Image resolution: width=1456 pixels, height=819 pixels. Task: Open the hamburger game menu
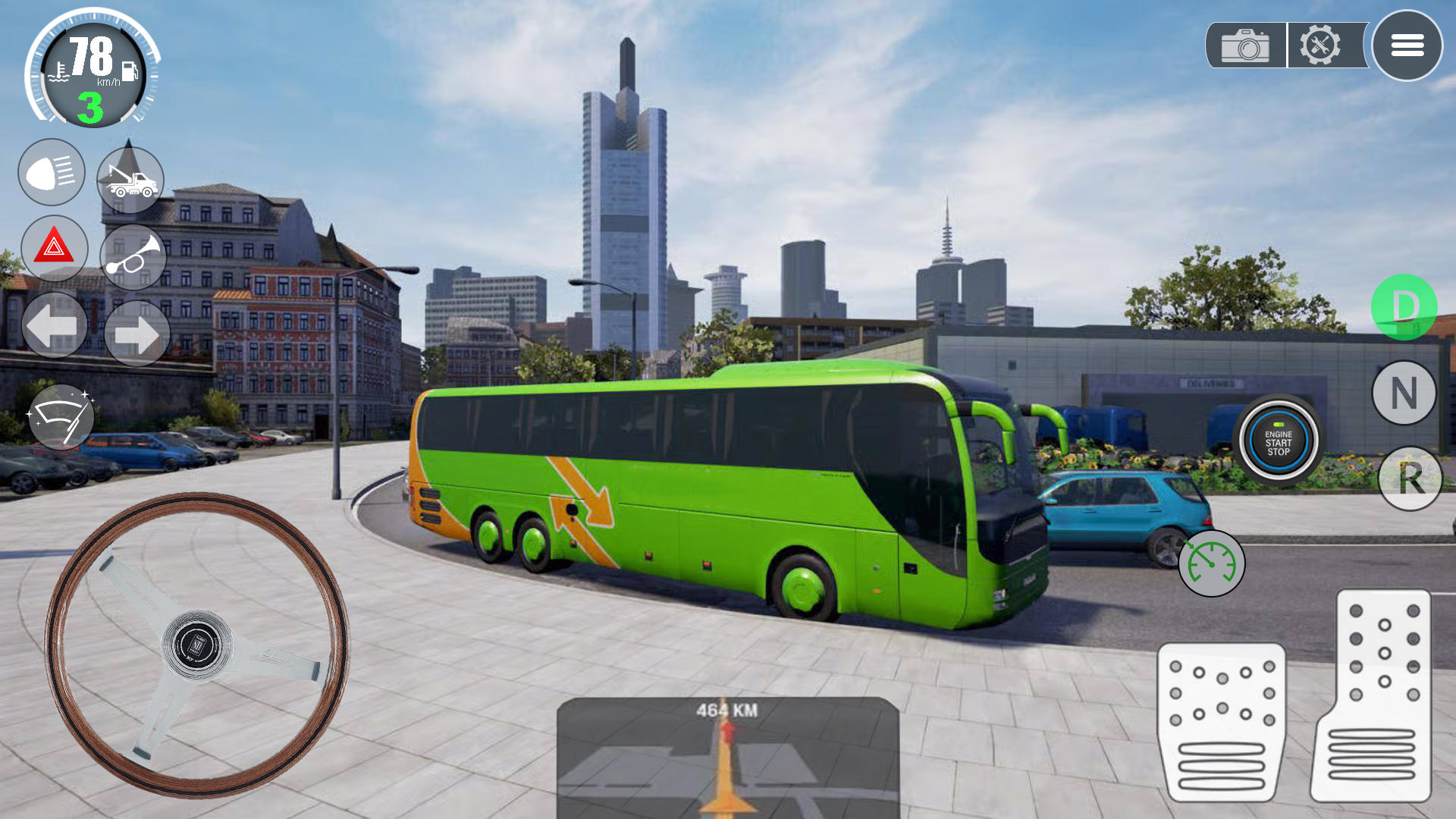[x=1407, y=46]
